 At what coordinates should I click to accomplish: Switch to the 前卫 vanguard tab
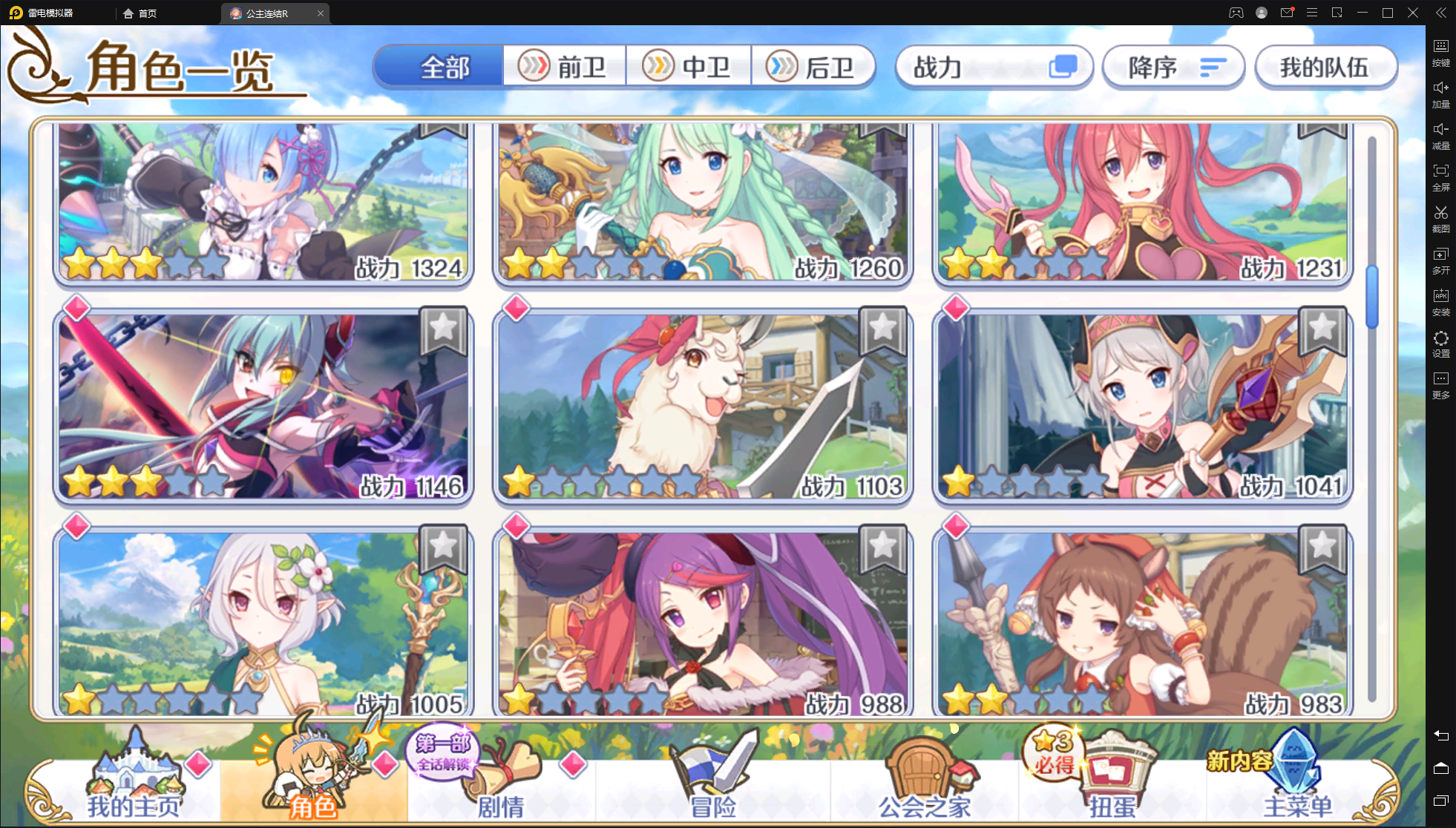click(x=565, y=66)
